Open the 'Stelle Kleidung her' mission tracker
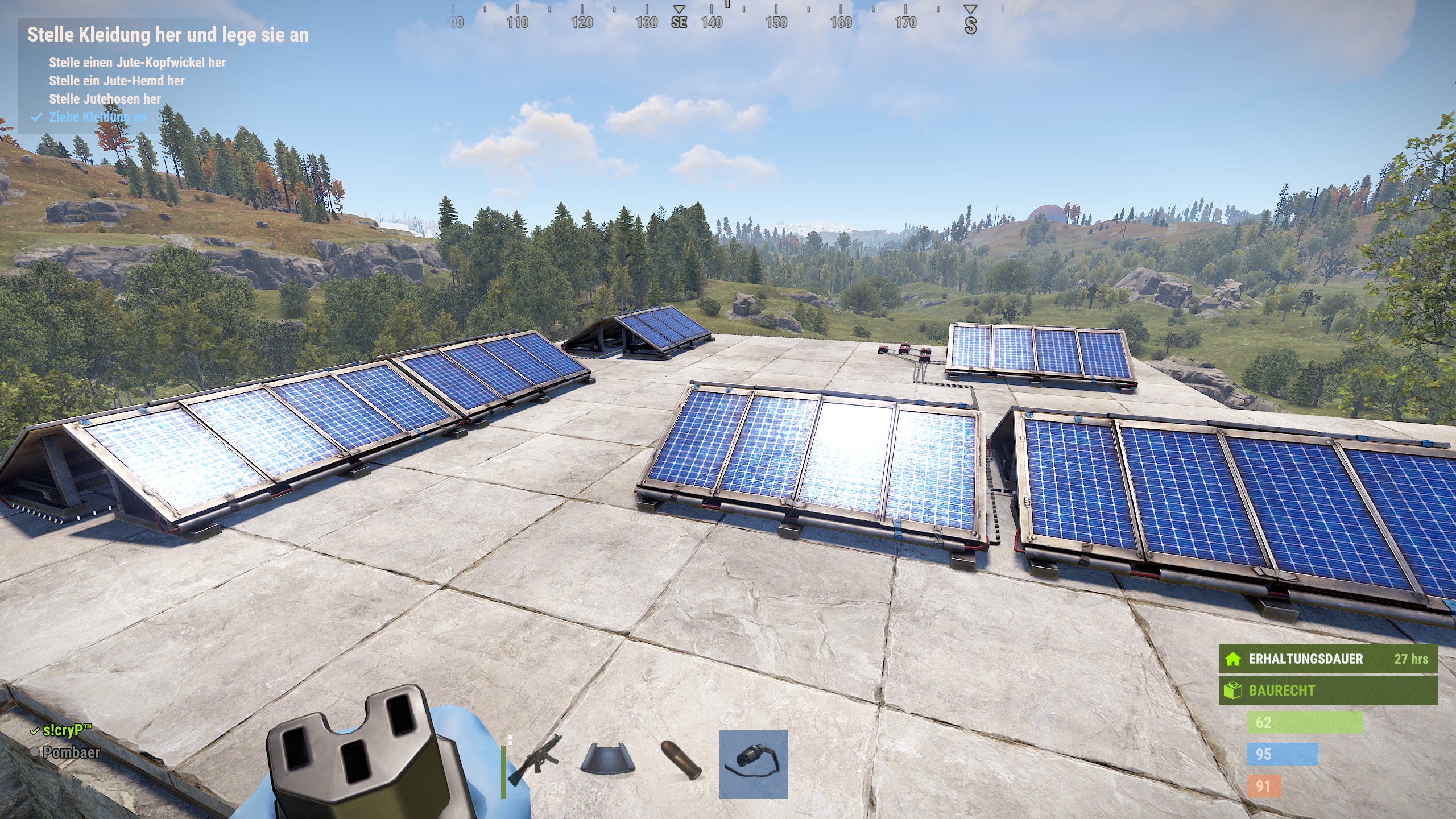The height and width of the screenshot is (819, 1456). click(x=168, y=35)
